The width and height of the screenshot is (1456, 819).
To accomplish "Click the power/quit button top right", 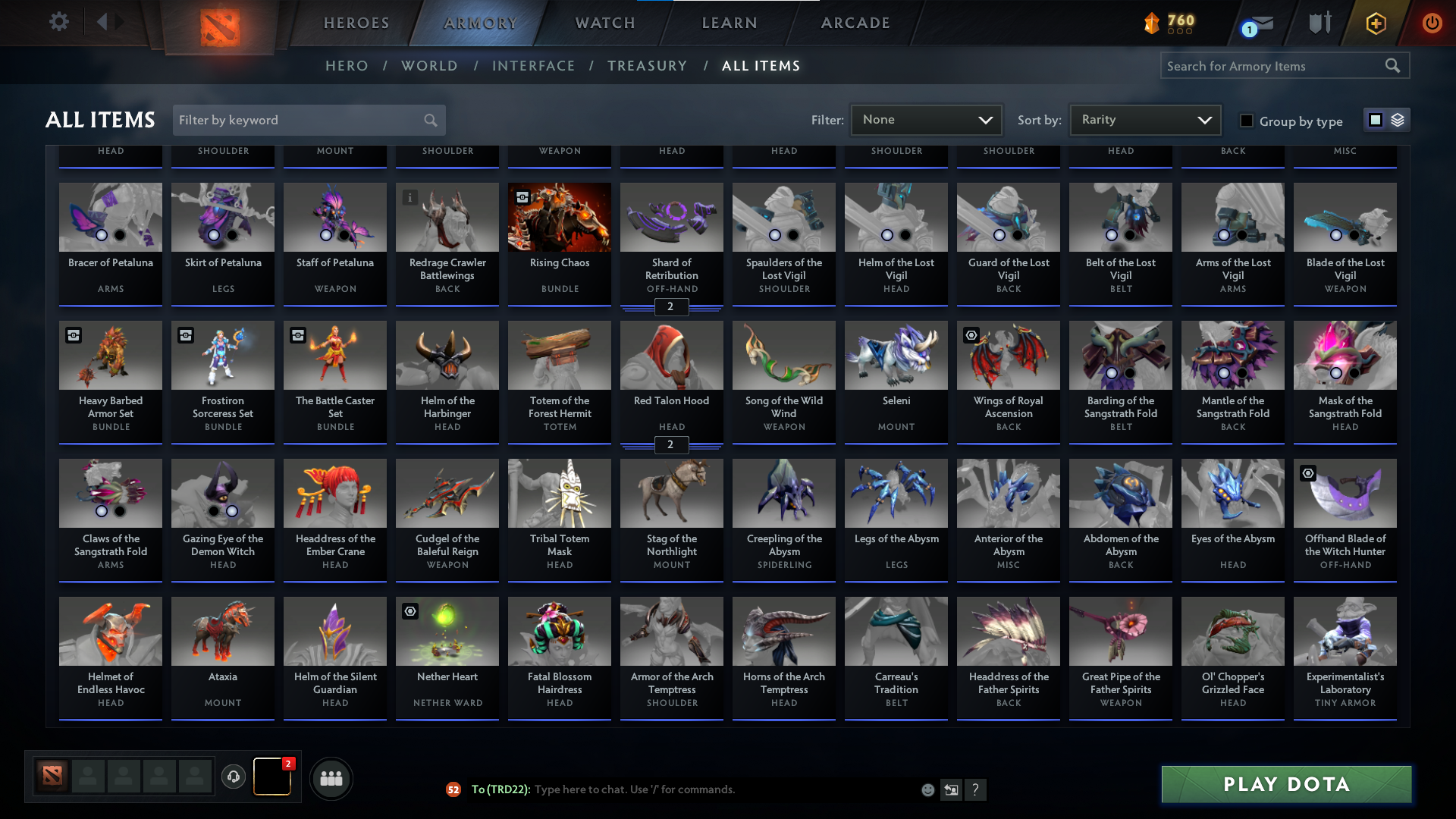I will coord(1432,23).
